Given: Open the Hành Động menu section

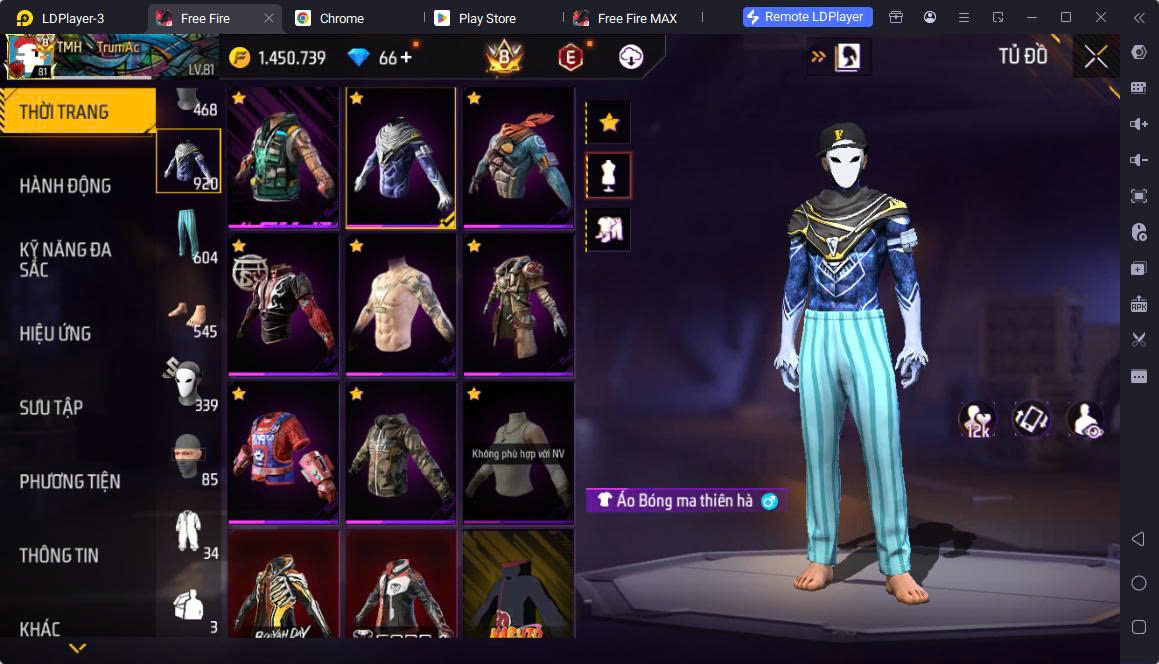Looking at the screenshot, I should pos(65,185).
